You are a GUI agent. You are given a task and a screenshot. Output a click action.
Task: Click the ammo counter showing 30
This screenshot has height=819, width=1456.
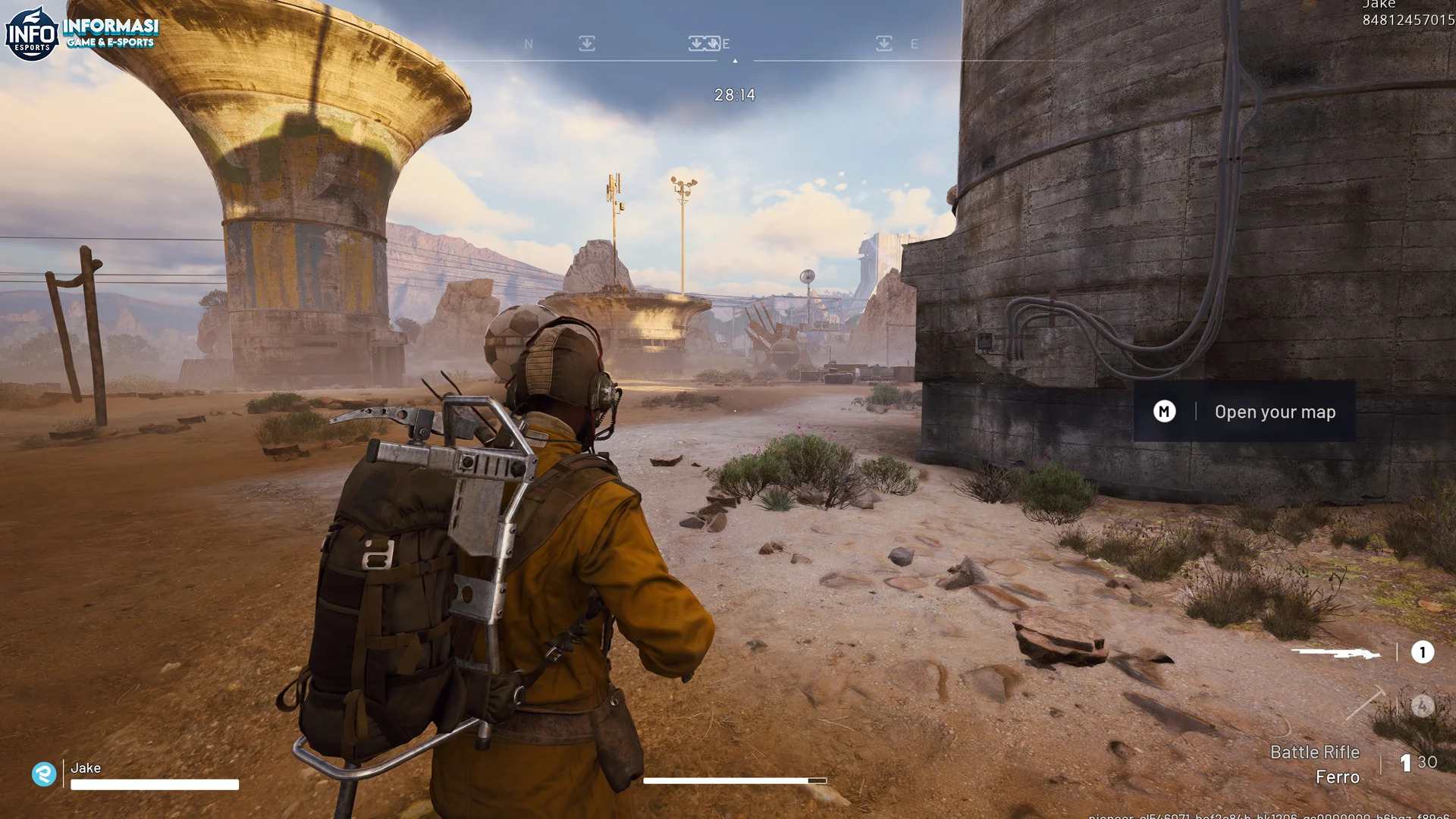click(x=1426, y=763)
